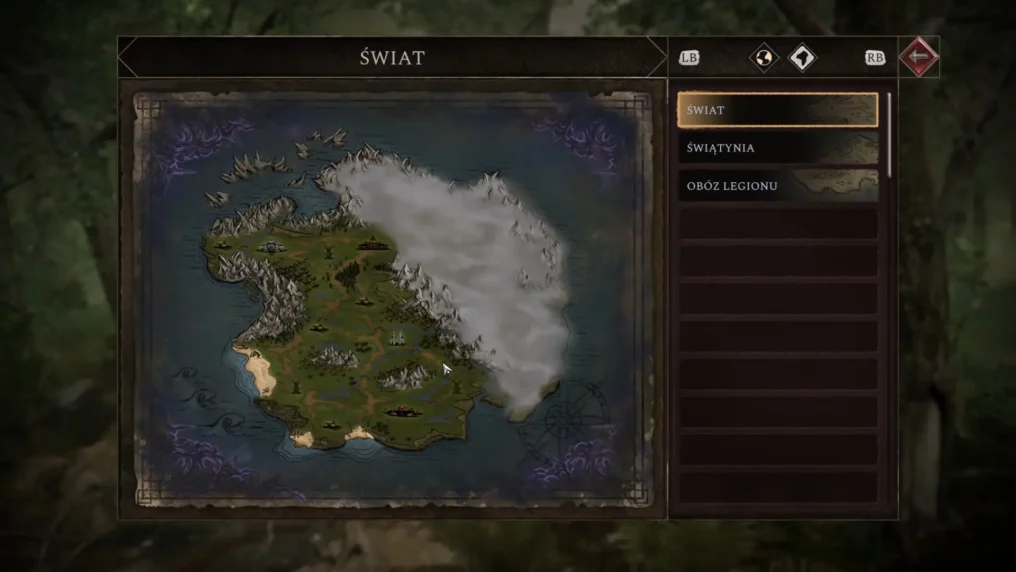Open the Świątynia map entry
The image size is (1016, 572).
[x=777, y=148]
